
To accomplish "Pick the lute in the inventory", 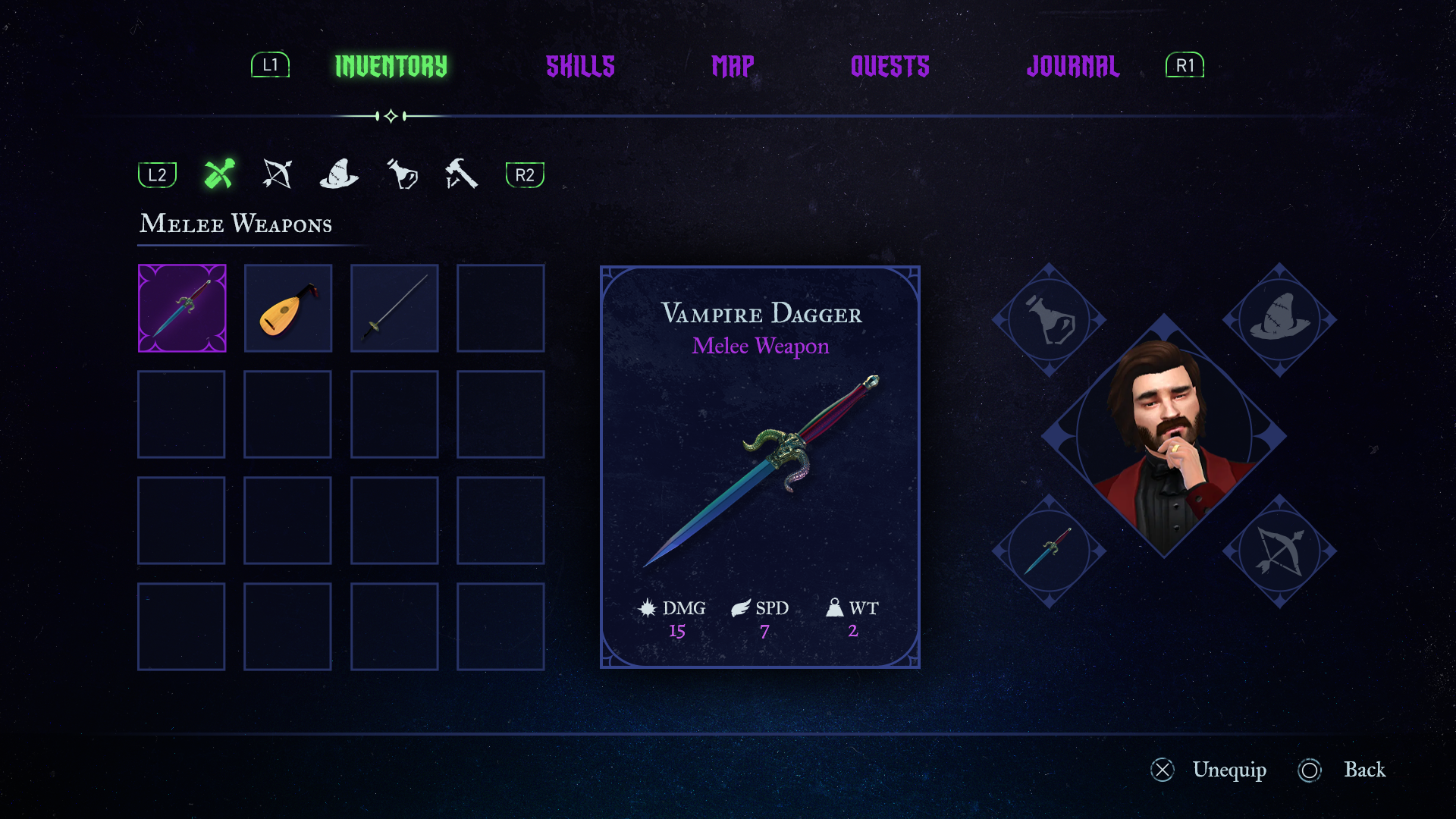I will coord(288,308).
